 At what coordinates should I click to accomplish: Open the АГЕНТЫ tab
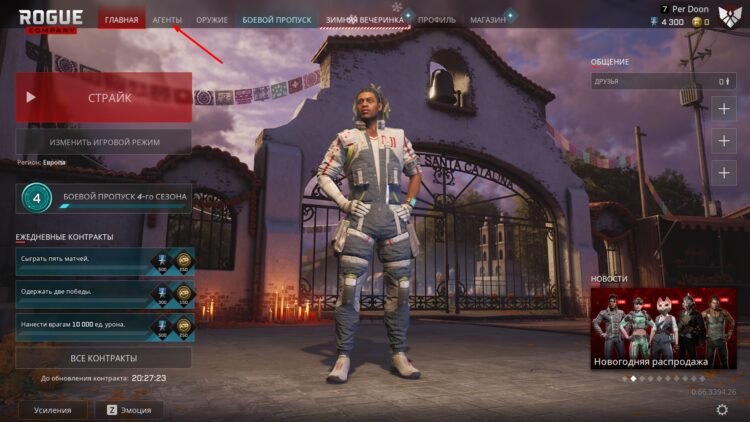tap(167, 20)
